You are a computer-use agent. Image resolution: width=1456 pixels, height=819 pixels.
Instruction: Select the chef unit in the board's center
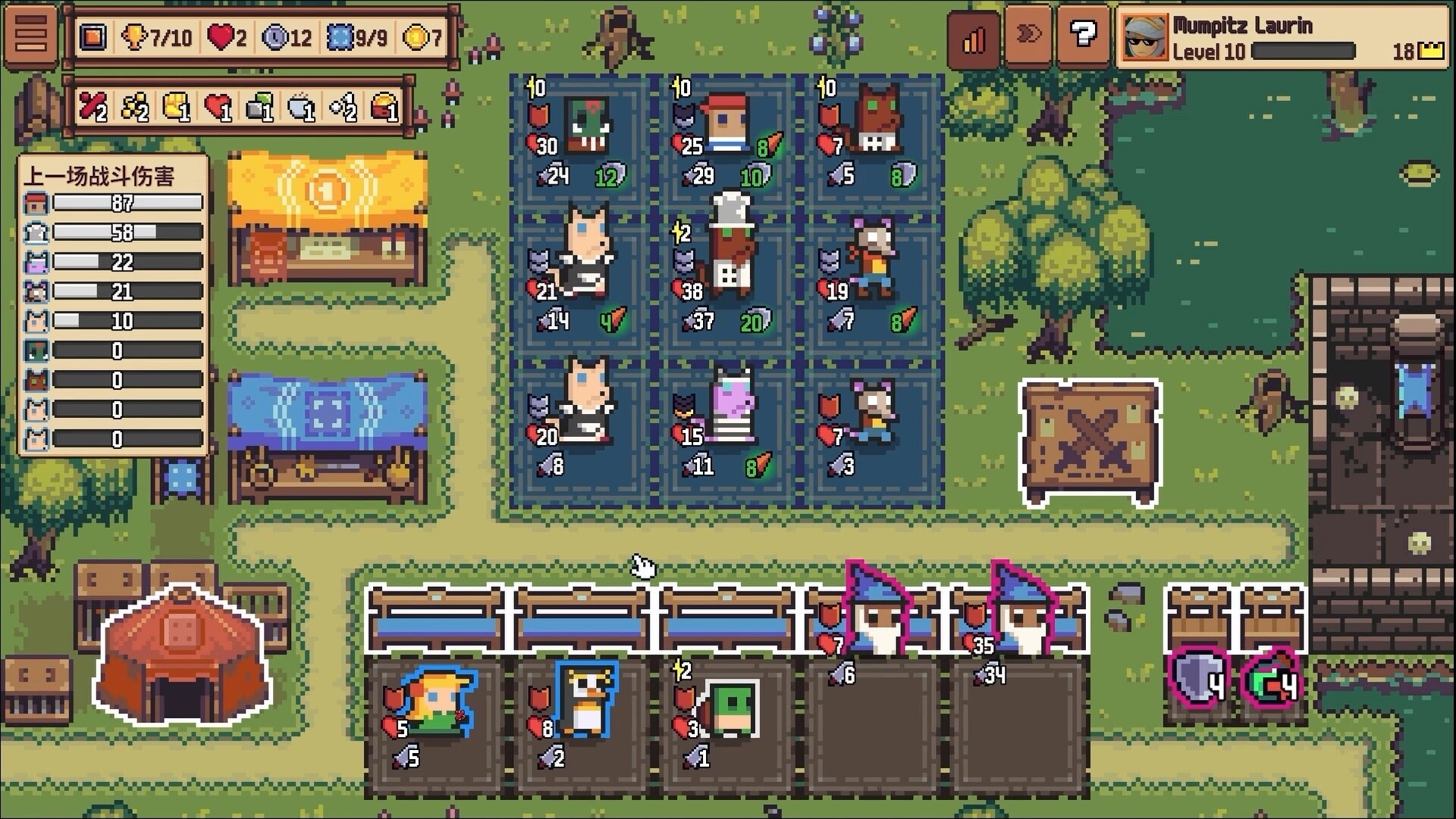730,243
